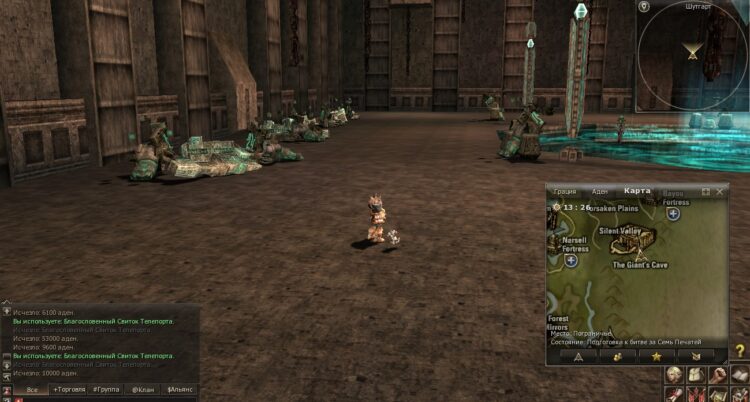Click the star button under the map
The width and height of the screenshot is (750, 402).
coord(656,355)
